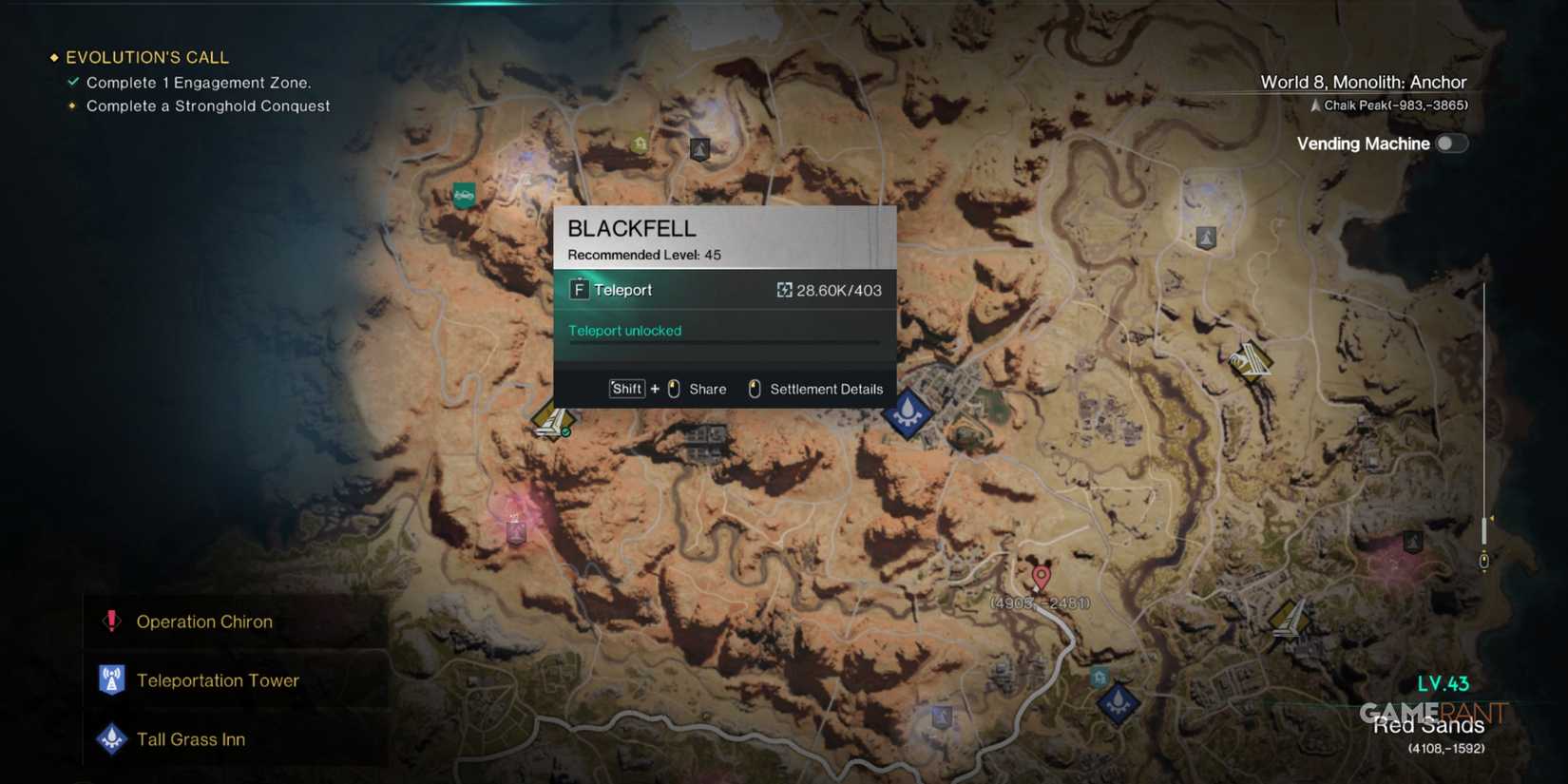Click the red waypoint pin at coordinates 4903, -2481
The image size is (1568, 784).
coord(1041,573)
